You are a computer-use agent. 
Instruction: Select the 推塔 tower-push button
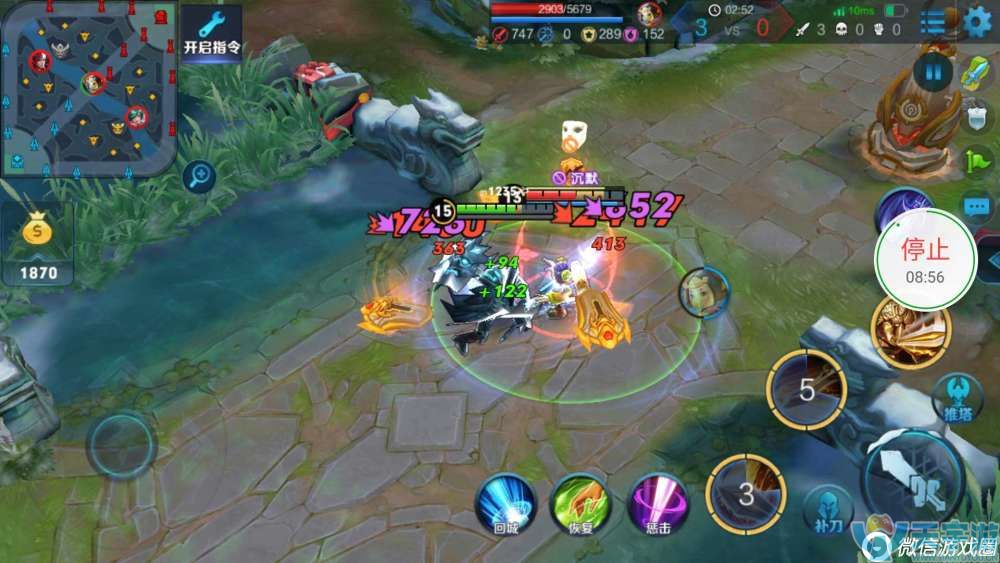[954, 396]
